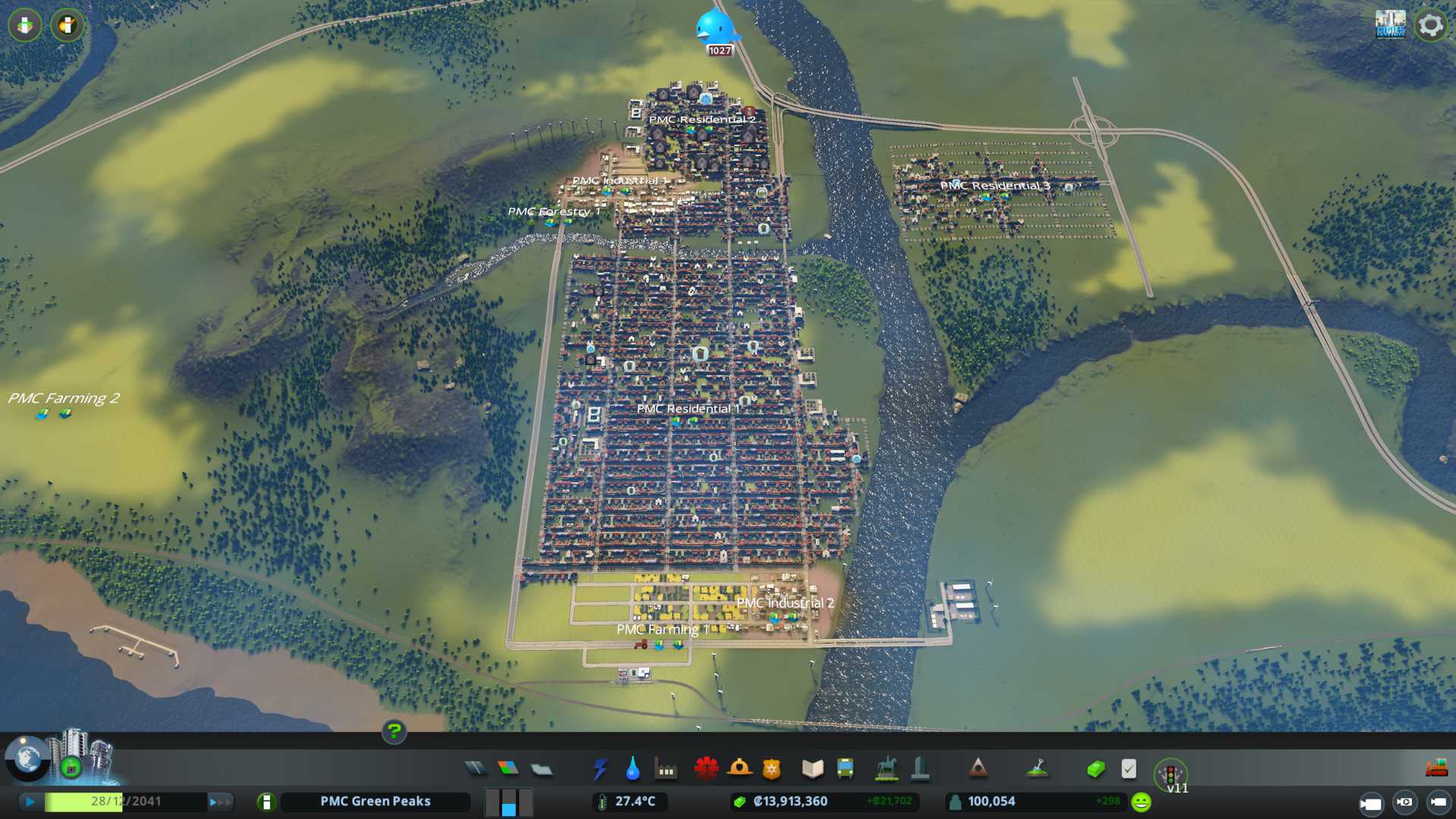Open the Garbage and Industry factory menu
Image resolution: width=1456 pixels, height=819 pixels.
coord(666,770)
